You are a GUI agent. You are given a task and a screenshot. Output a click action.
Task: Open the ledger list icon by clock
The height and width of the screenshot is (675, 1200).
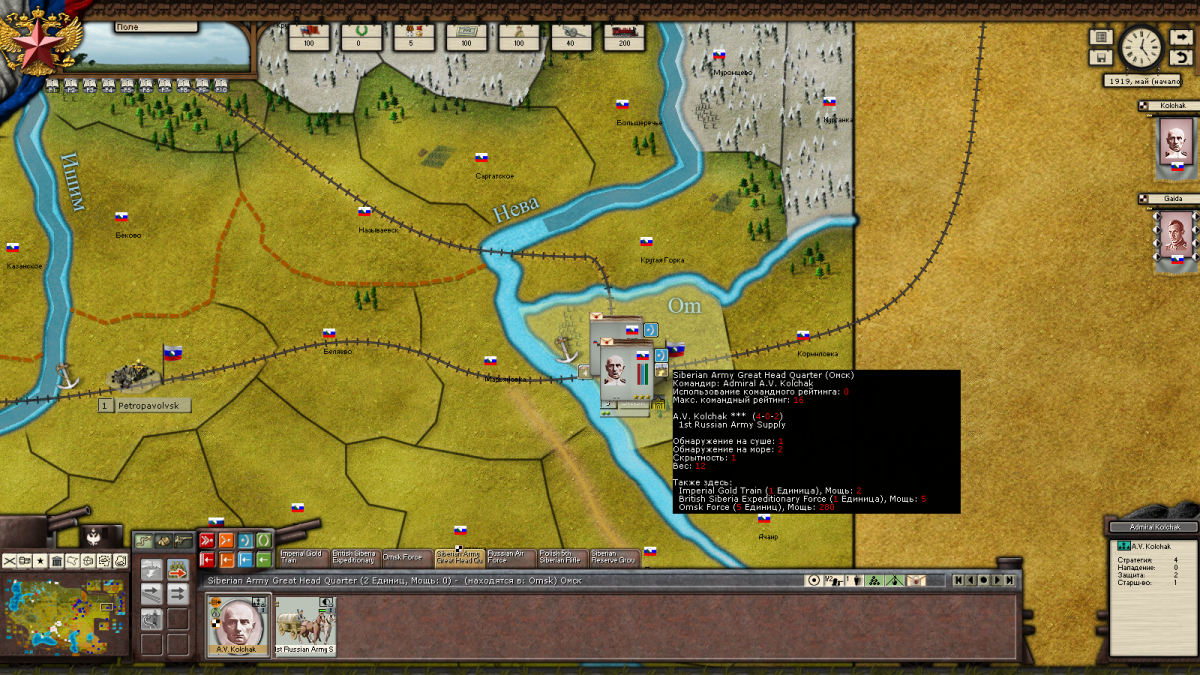coord(1101,37)
